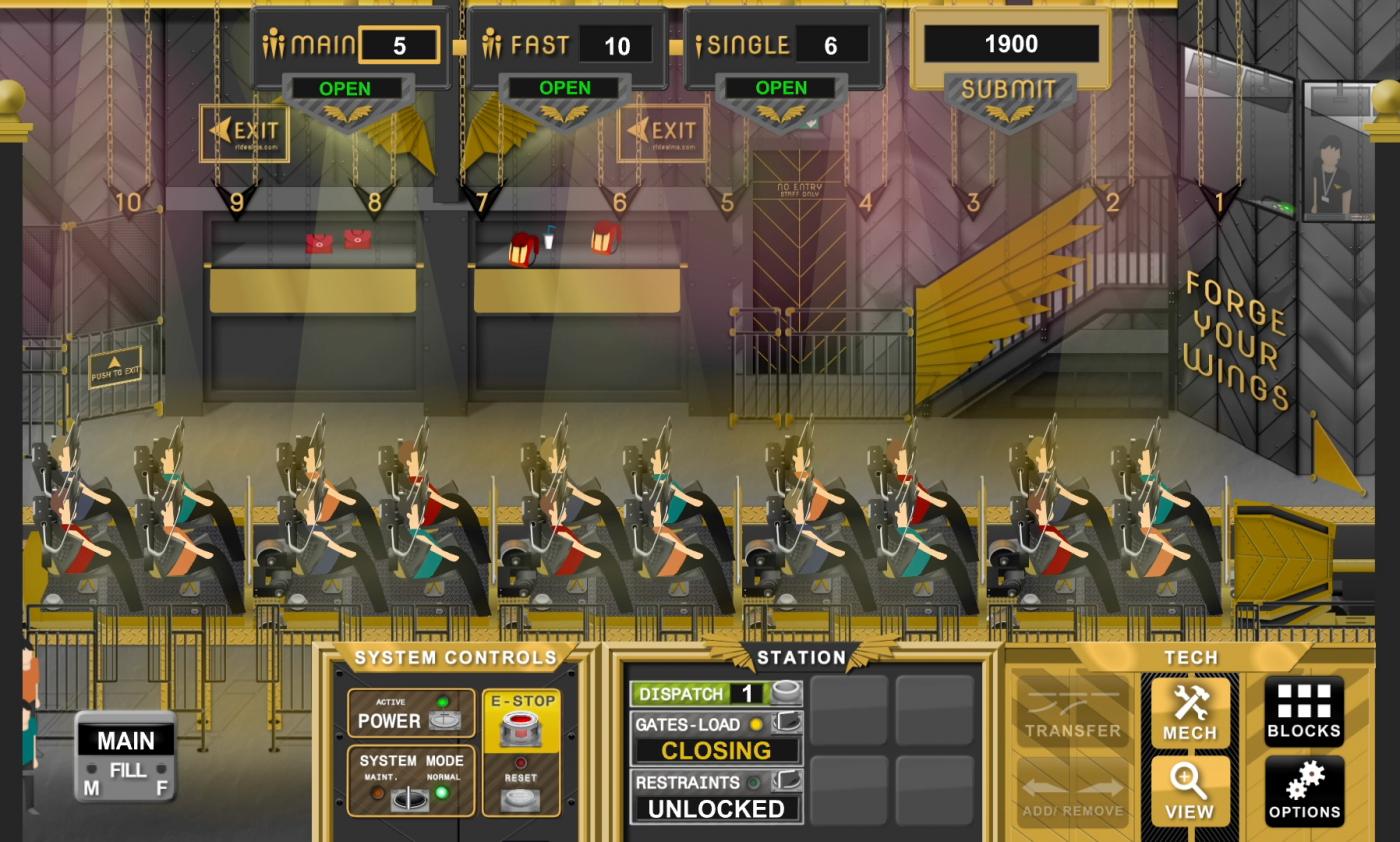Open the BLOCKS panel

point(1303,711)
